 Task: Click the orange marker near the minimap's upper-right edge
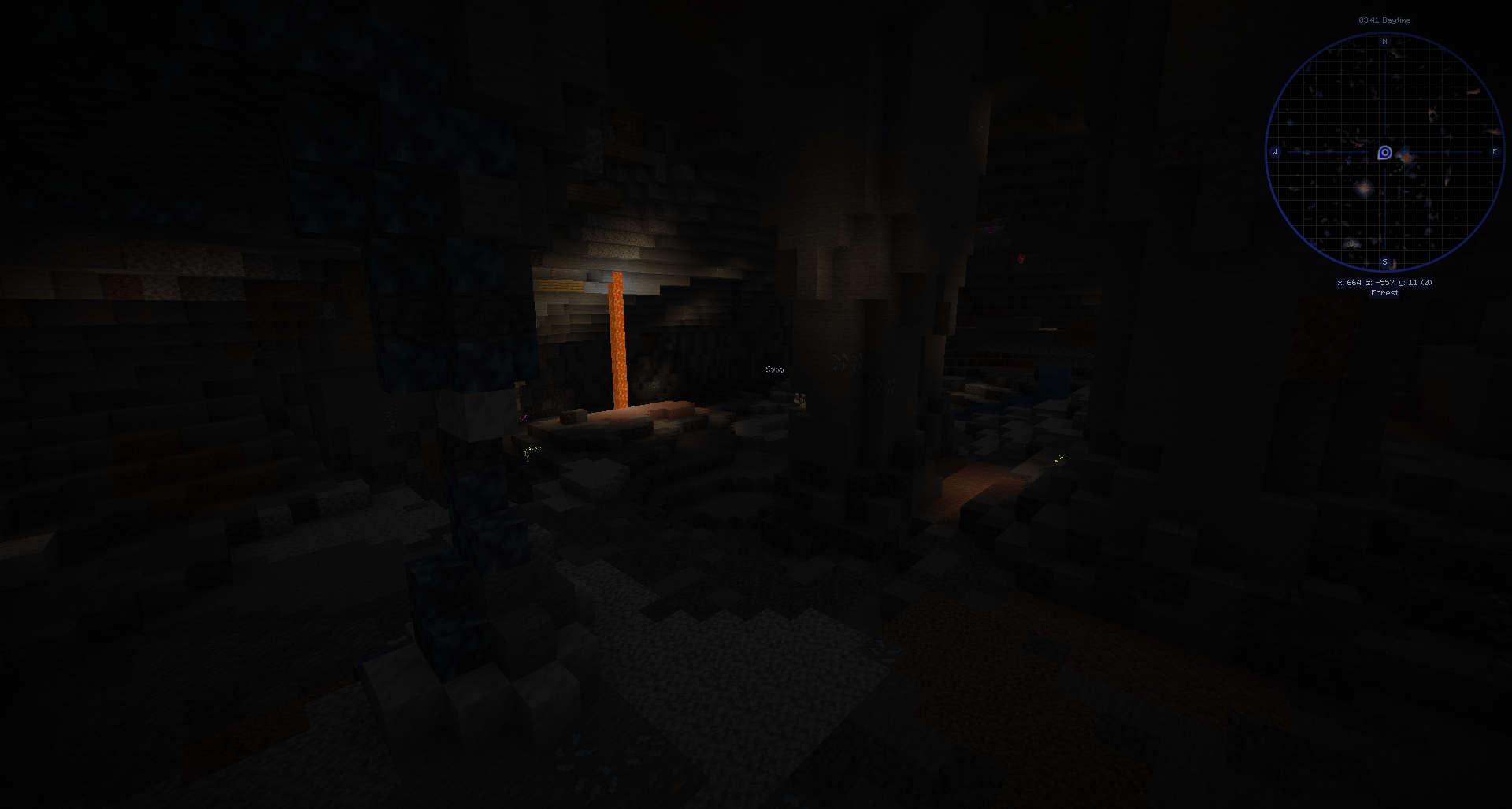1473,91
